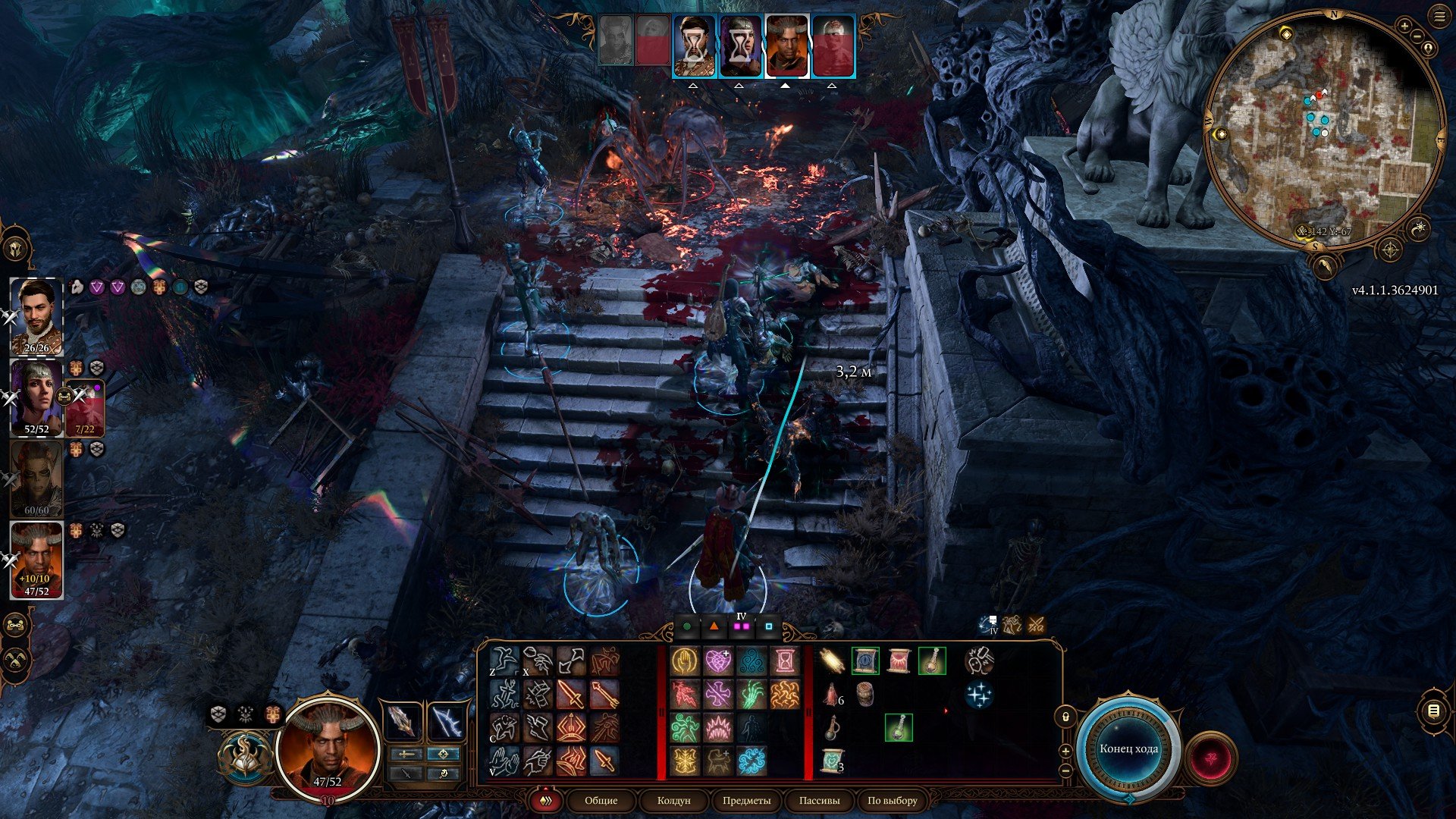Cast the green skeletal hand spell
This screenshot has width=1456, height=819.
(752, 695)
